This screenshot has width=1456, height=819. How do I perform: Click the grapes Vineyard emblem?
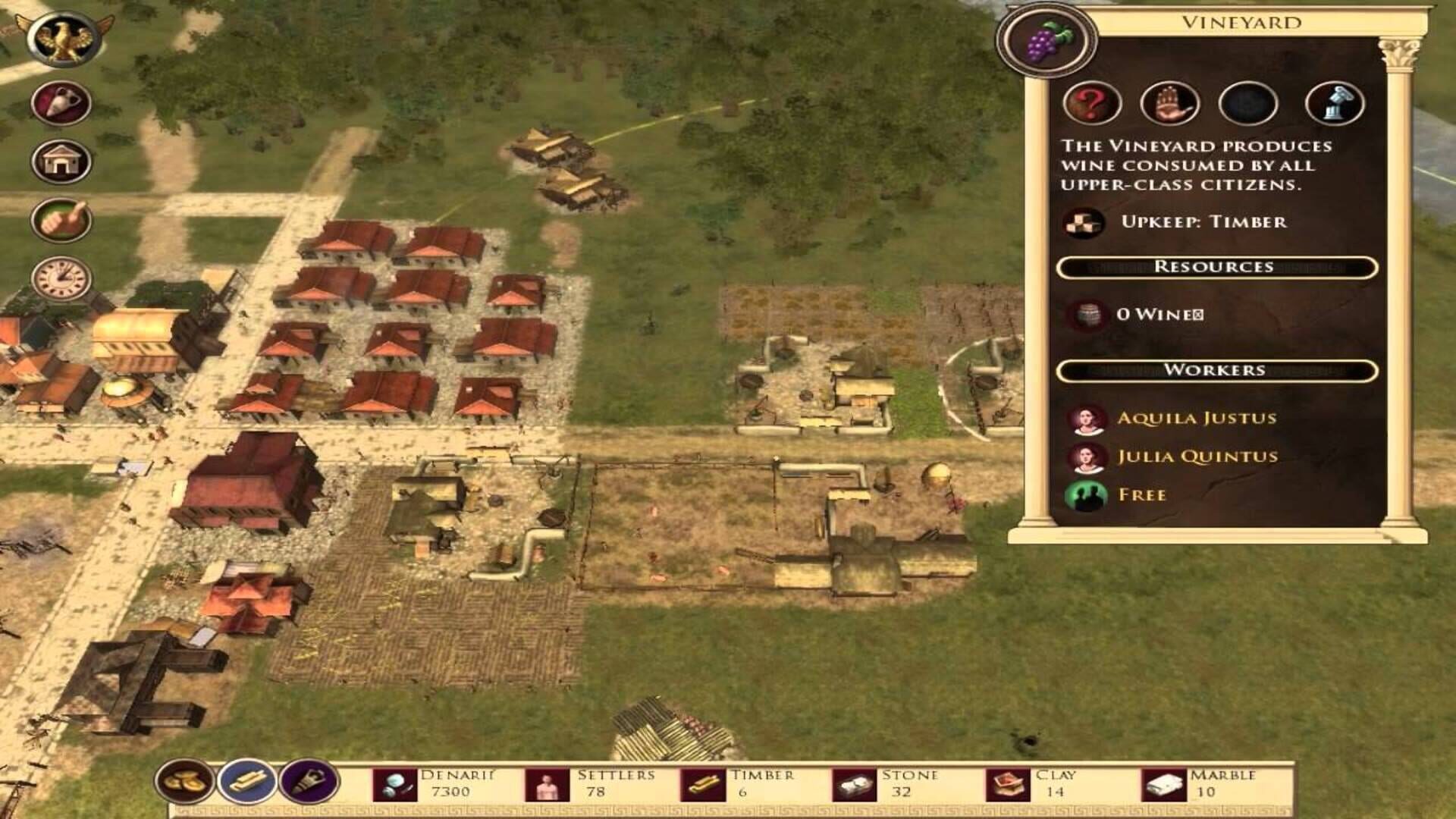pyautogui.click(x=1047, y=40)
